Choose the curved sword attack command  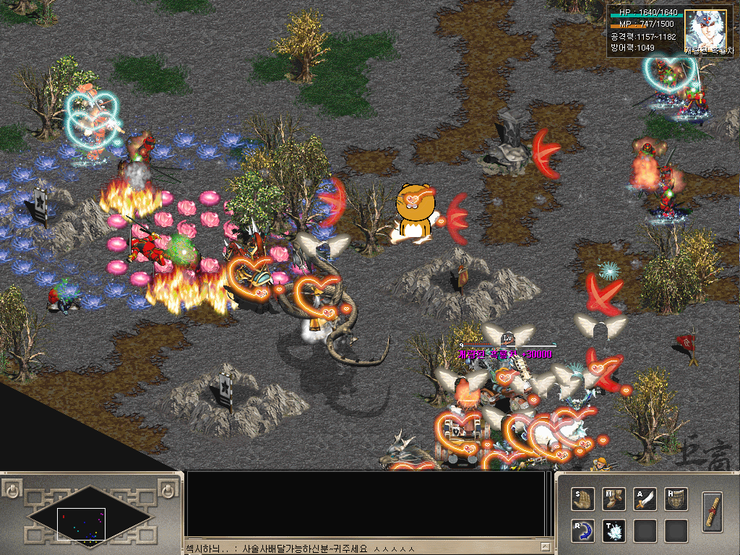click(x=646, y=497)
